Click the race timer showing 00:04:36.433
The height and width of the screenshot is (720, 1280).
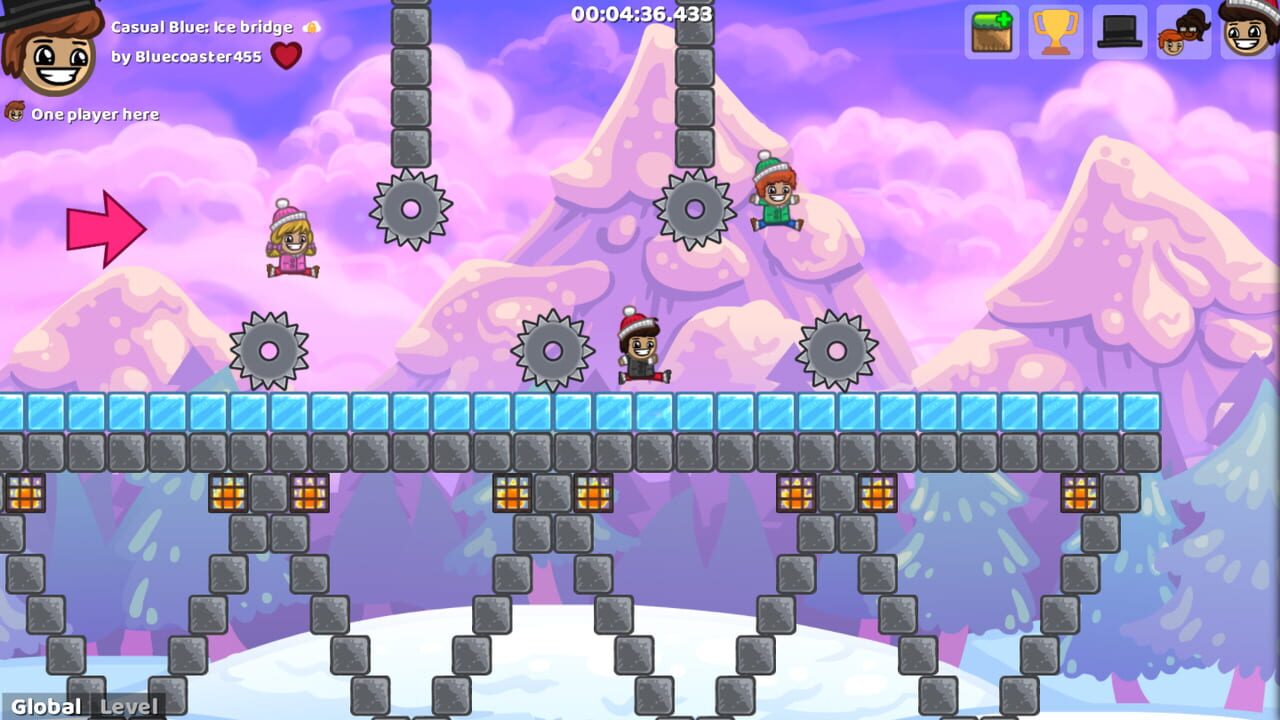[x=640, y=14]
